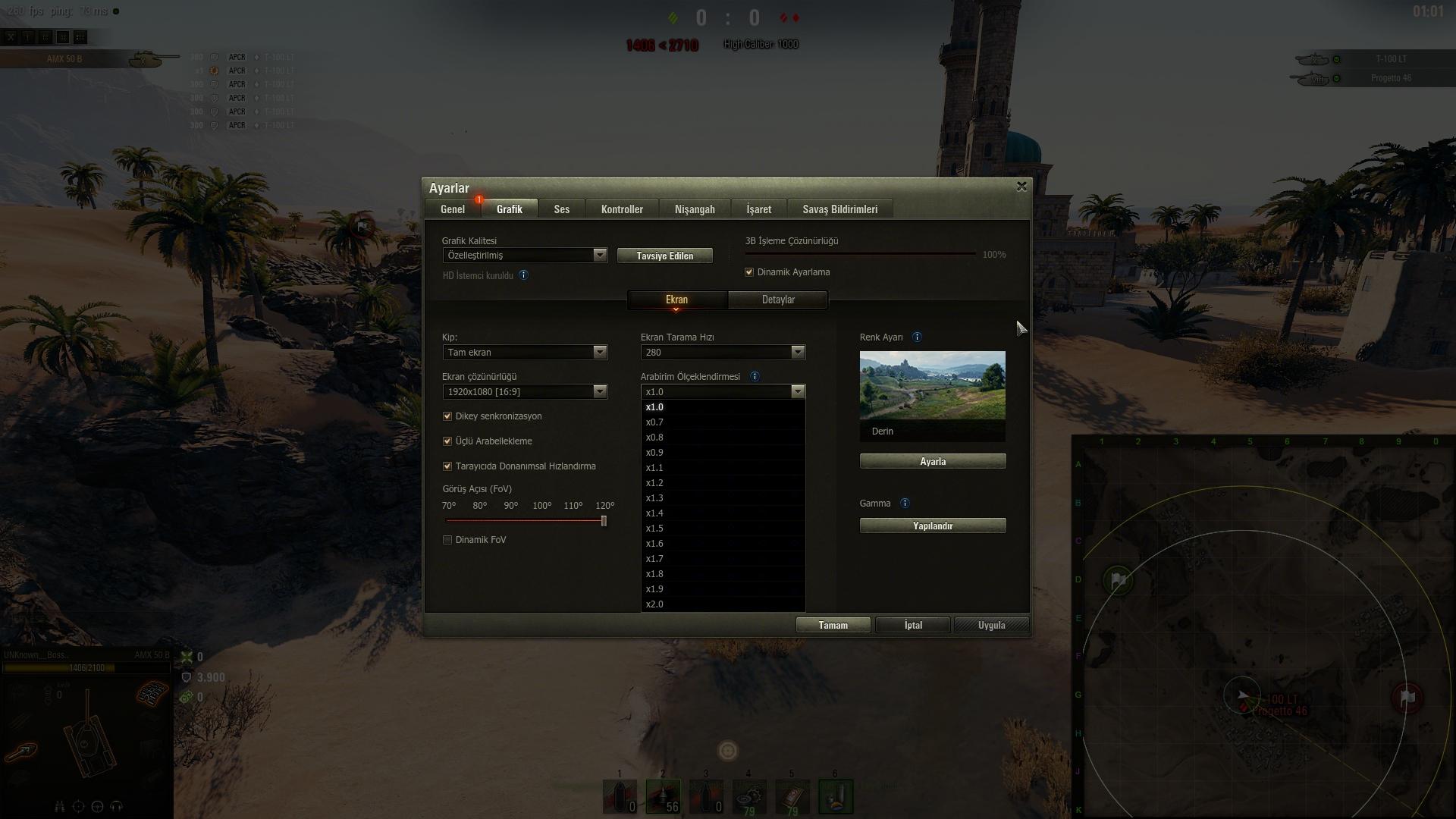This screenshot has height=819, width=1456.
Task: Select the slot 2 APCR shell ammo icon
Action: (663, 796)
